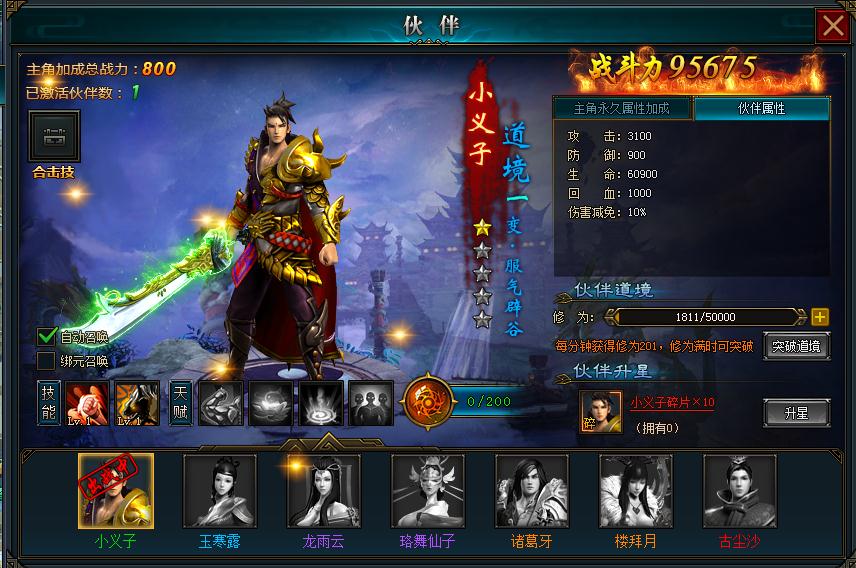
Task: Switch to 主角永久属性加成 tab
Action: tap(621, 108)
